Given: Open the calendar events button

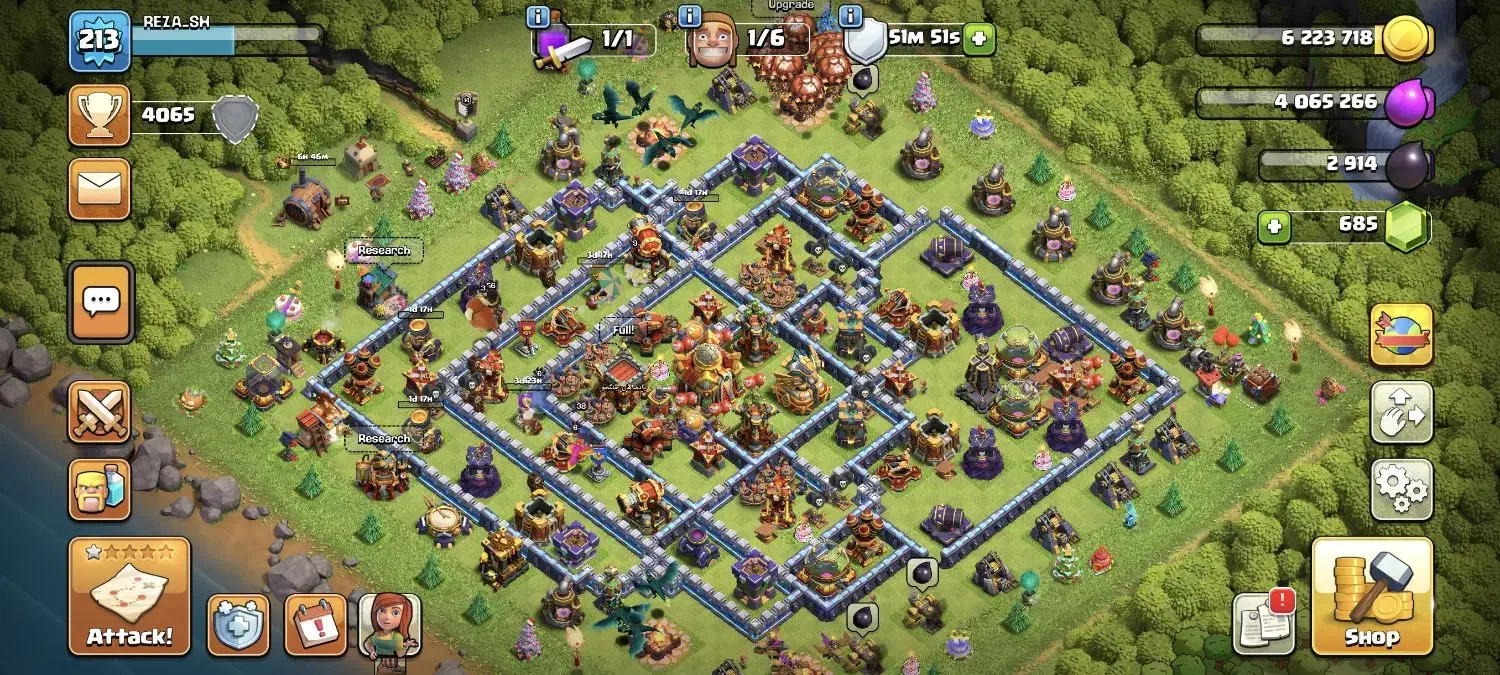Looking at the screenshot, I should (316, 625).
